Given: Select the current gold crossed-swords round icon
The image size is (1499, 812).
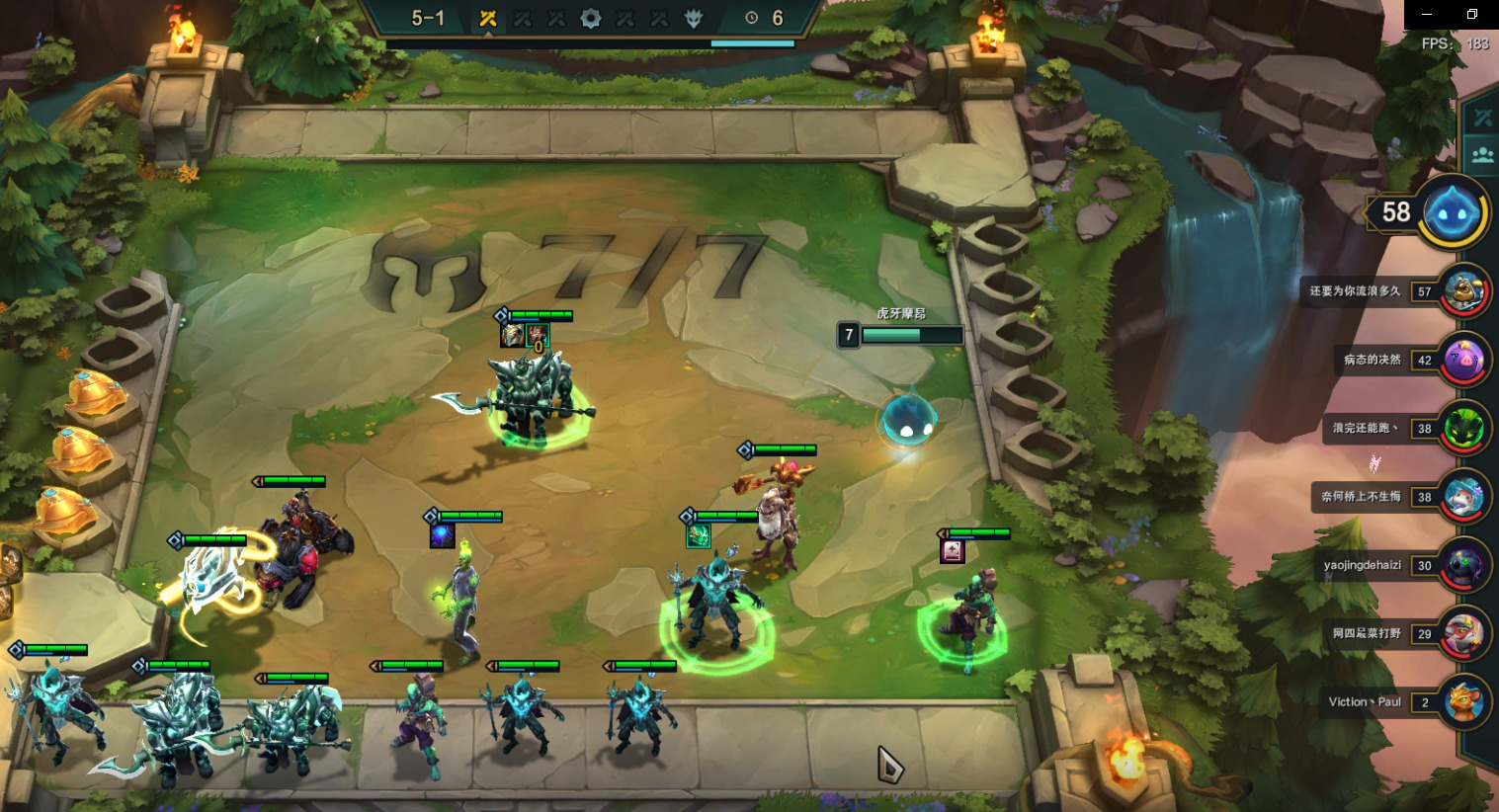Looking at the screenshot, I should pos(487,18).
